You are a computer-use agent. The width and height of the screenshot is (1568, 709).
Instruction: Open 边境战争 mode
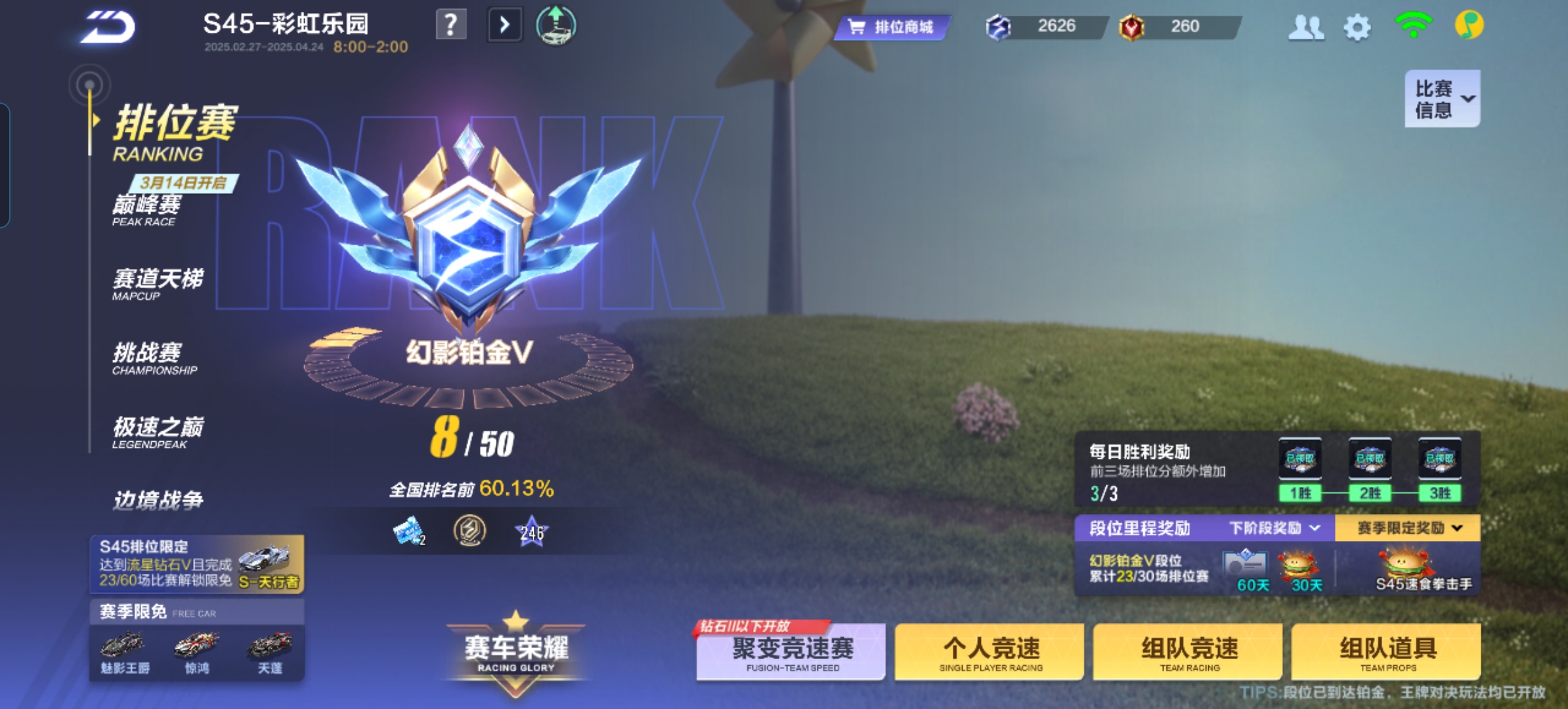coord(158,500)
